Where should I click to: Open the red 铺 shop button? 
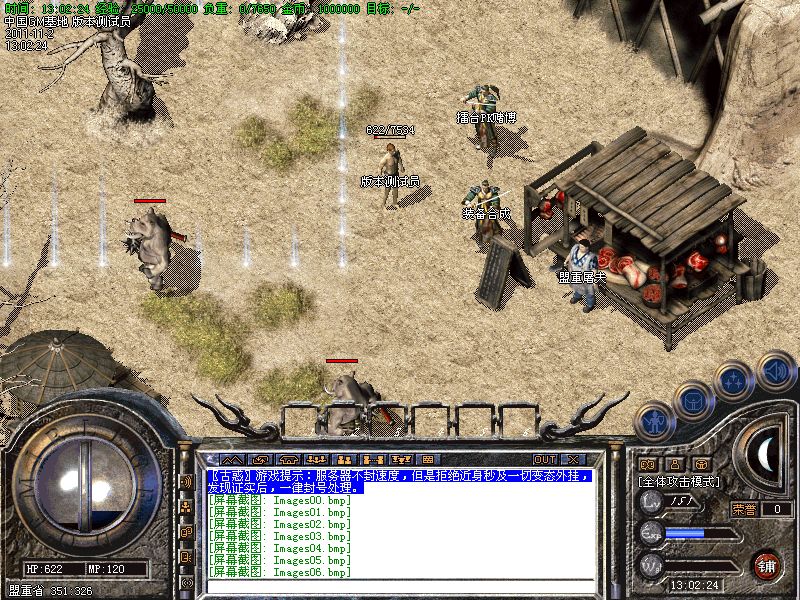click(x=767, y=565)
